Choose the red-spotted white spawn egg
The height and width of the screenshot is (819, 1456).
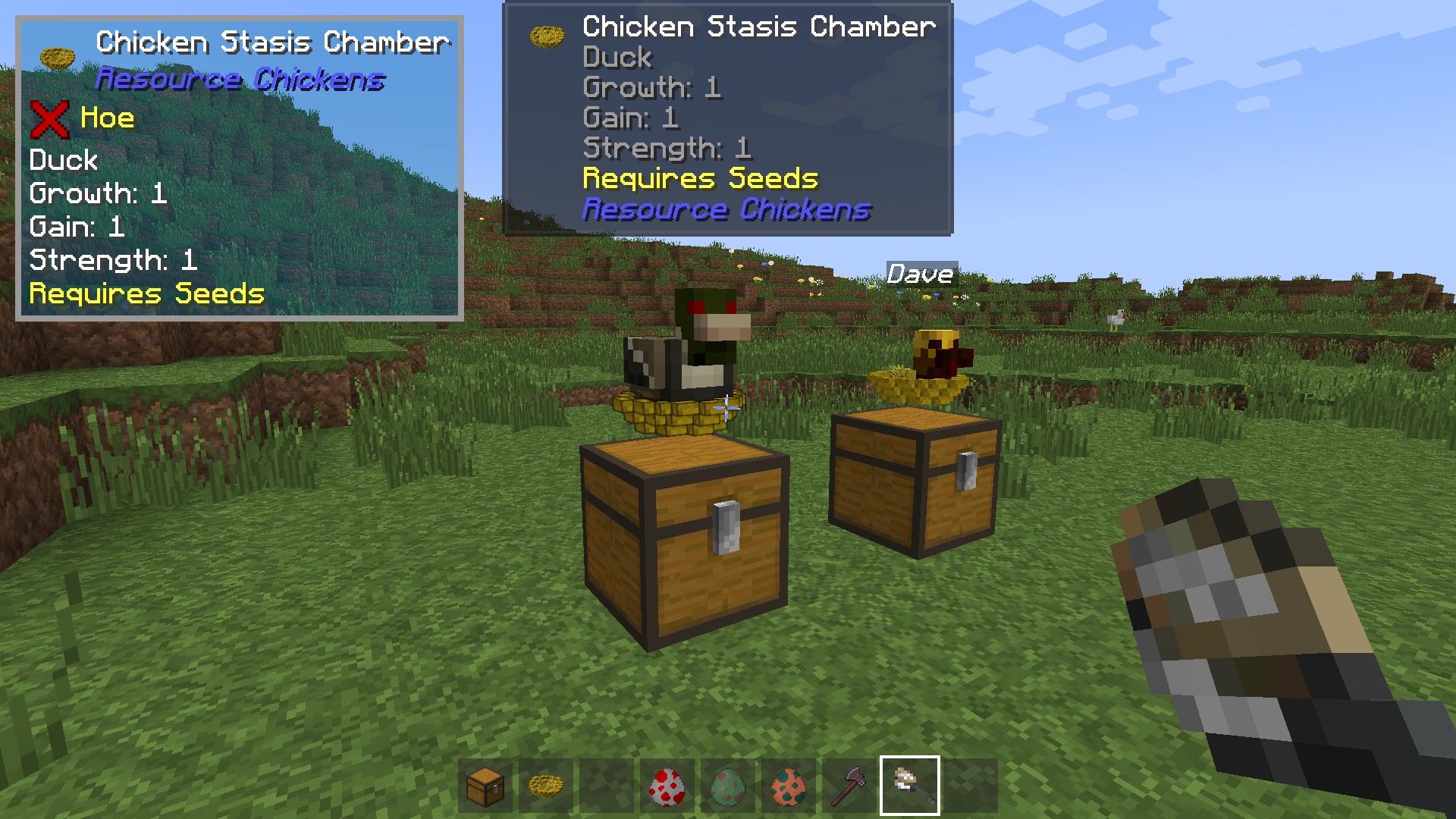667,786
